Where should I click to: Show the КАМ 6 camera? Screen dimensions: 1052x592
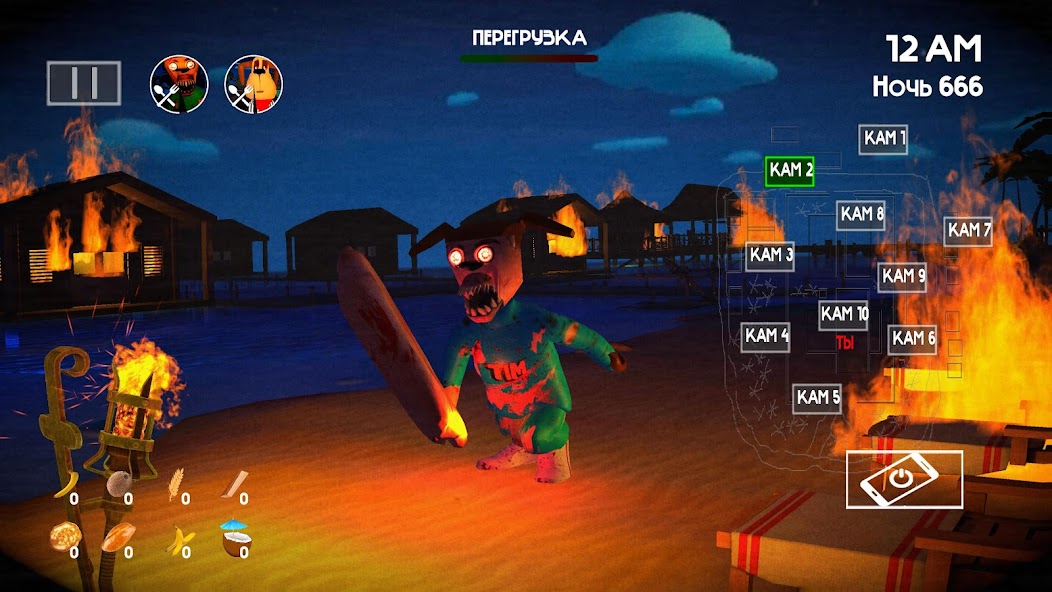pos(912,339)
